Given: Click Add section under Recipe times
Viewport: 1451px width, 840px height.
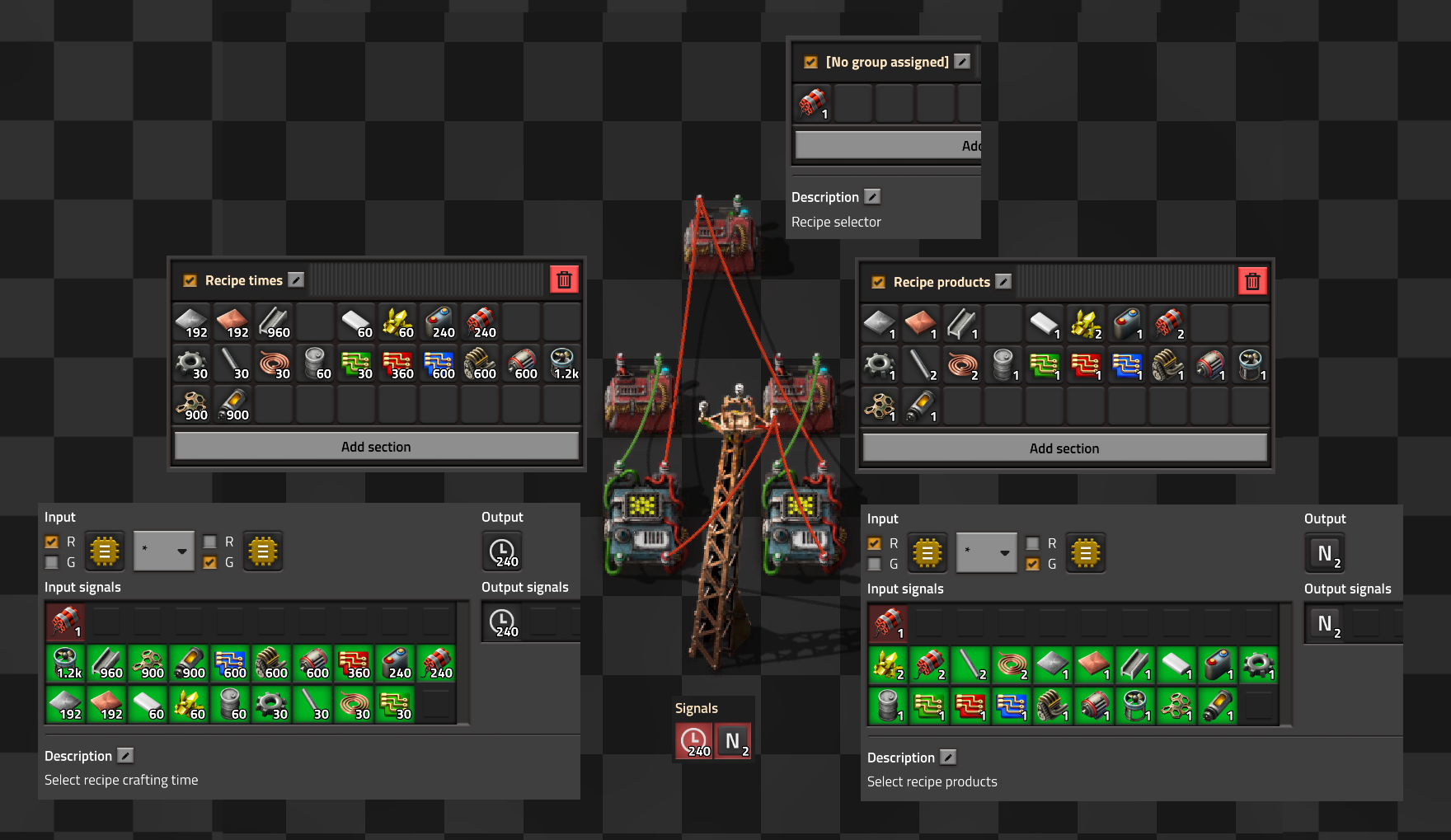Looking at the screenshot, I should 376,446.
